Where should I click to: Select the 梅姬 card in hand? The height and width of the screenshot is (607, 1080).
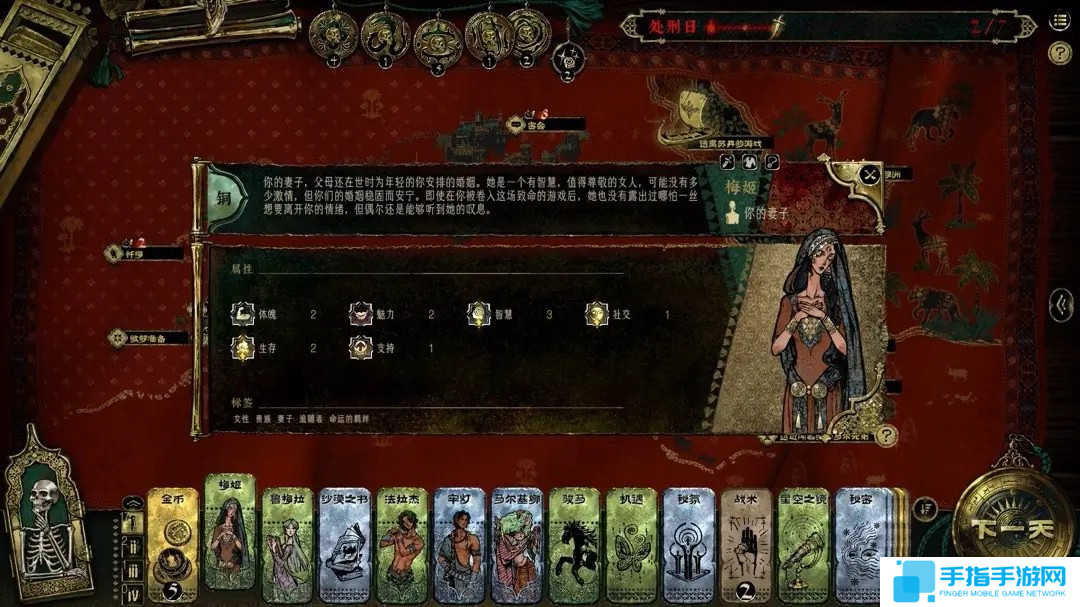230,535
